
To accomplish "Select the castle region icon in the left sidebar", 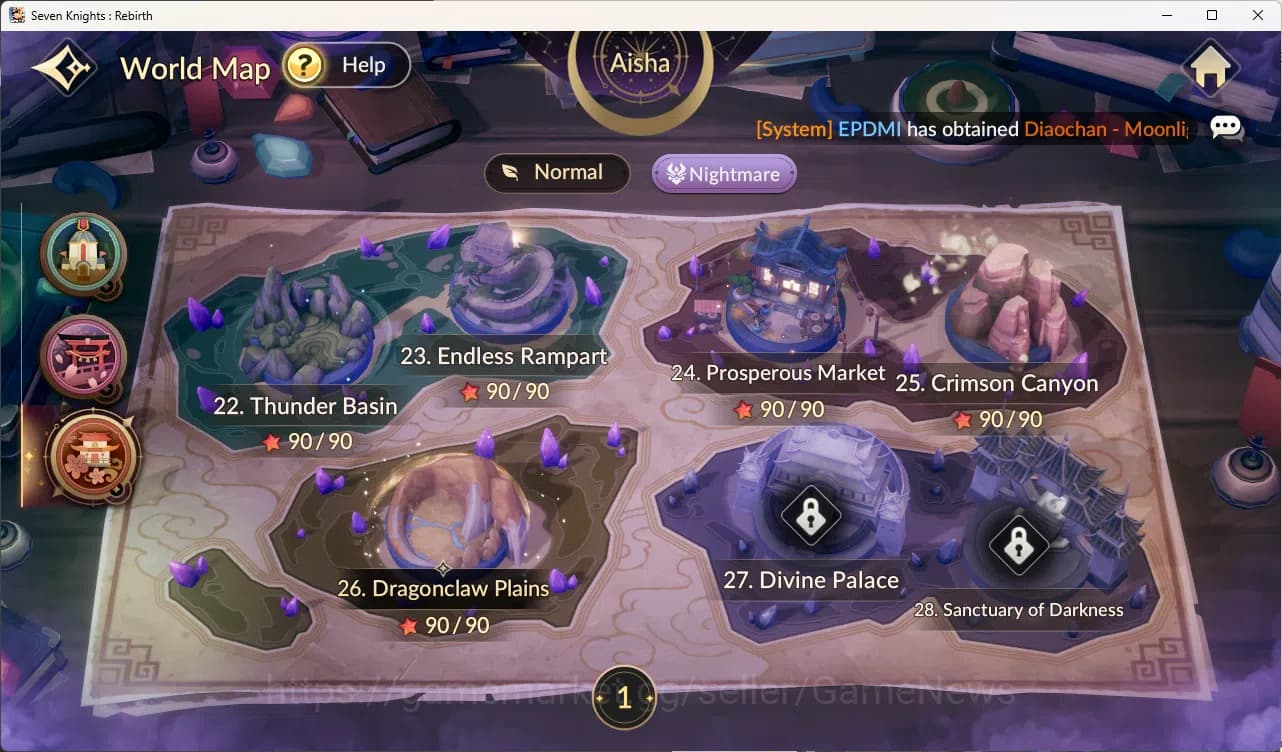I will click(x=82, y=257).
